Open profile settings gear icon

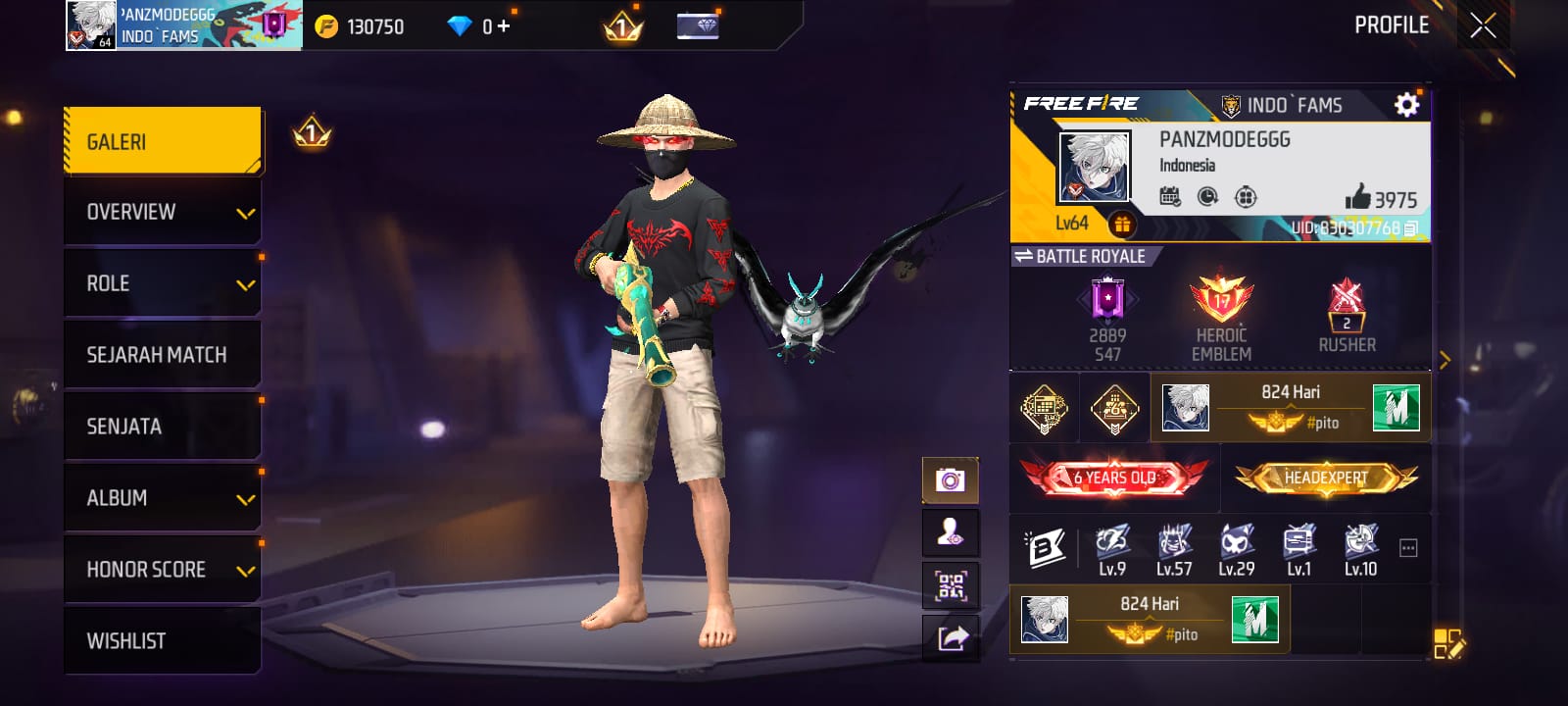(1406, 104)
